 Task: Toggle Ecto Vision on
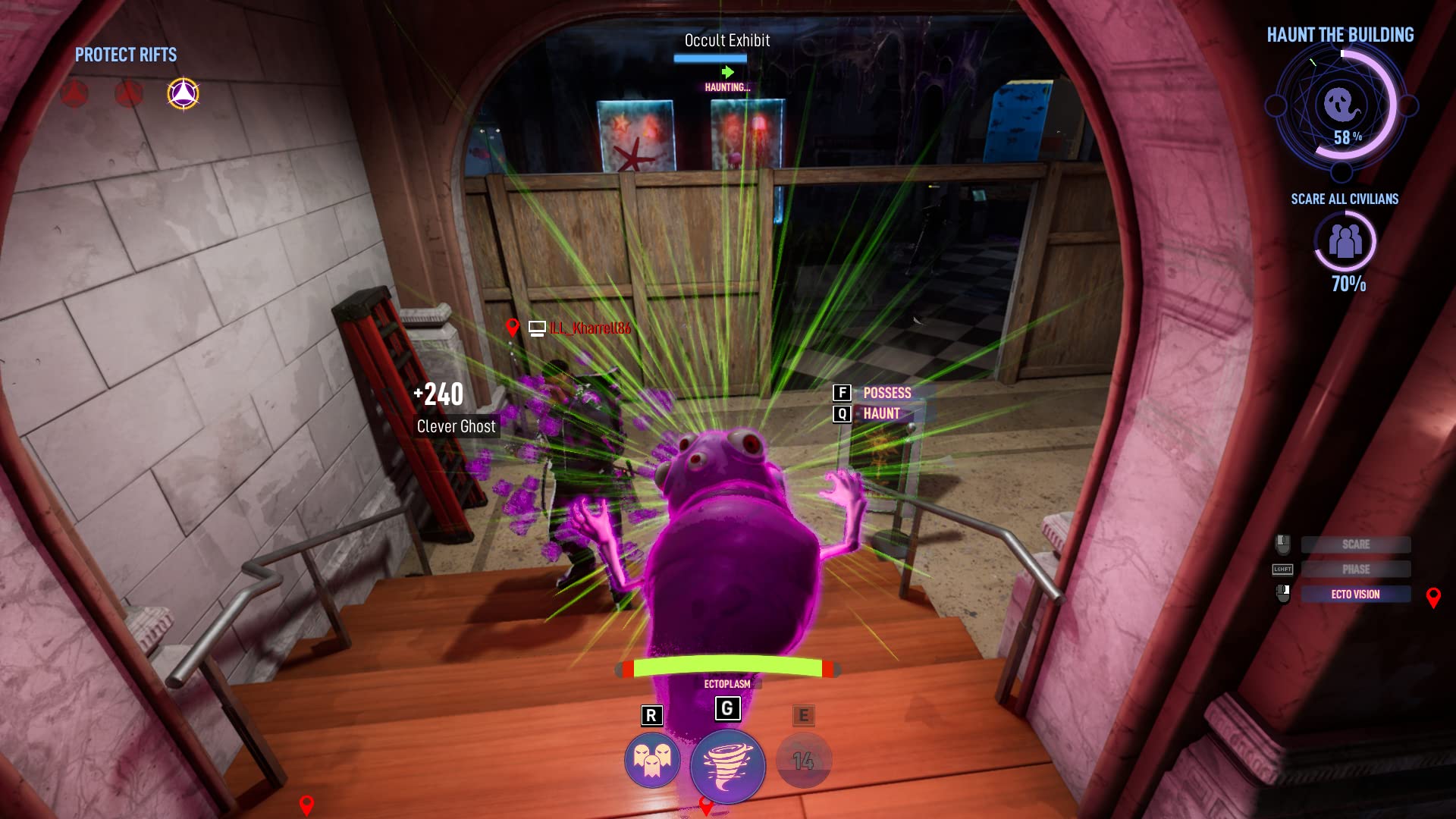pyautogui.click(x=1356, y=594)
